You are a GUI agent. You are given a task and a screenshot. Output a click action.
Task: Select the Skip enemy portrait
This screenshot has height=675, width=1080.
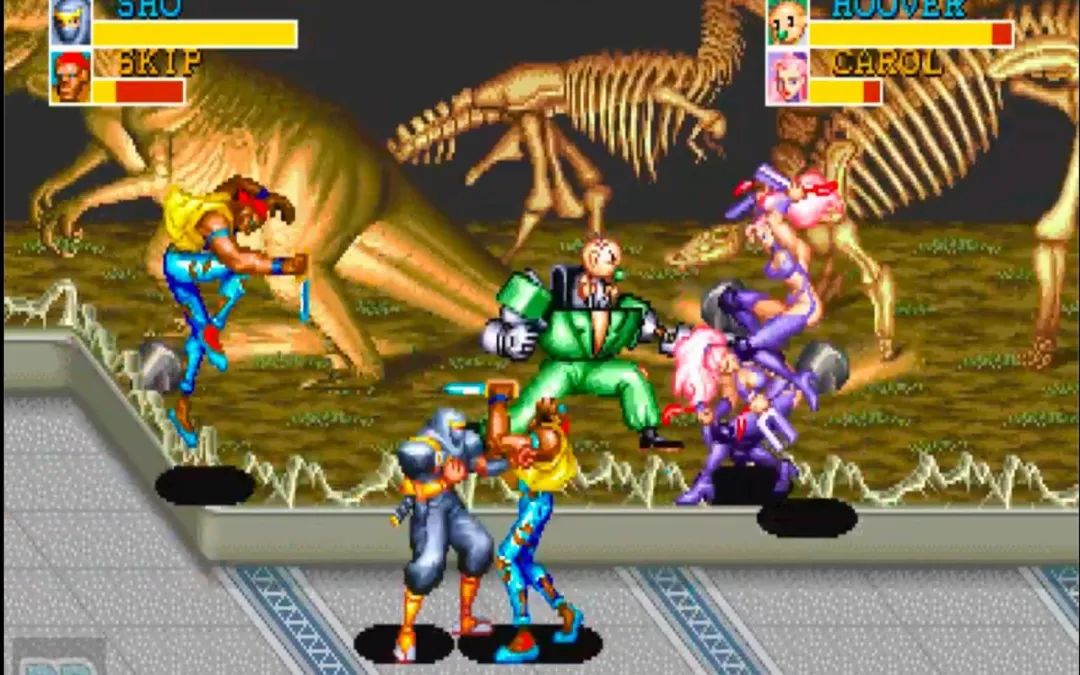70,77
